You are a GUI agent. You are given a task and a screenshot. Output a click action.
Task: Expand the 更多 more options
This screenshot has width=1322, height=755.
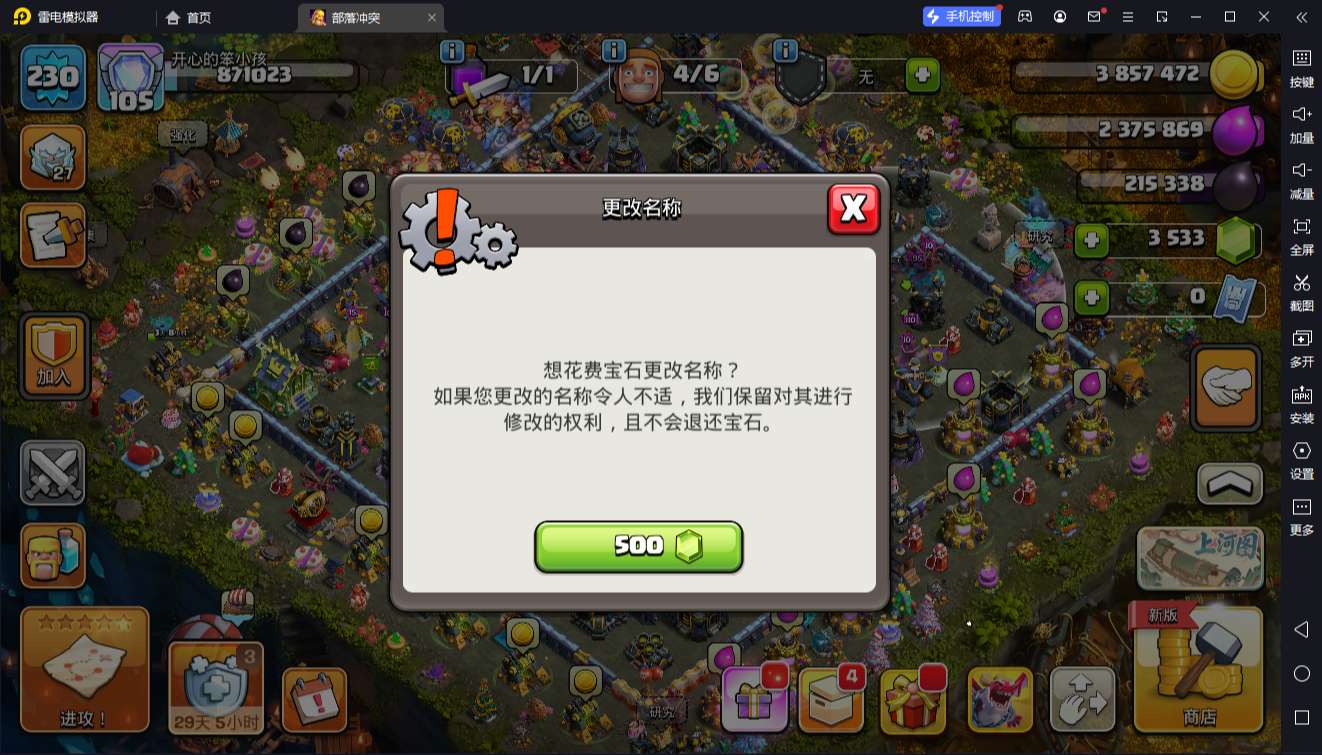coord(1301,515)
